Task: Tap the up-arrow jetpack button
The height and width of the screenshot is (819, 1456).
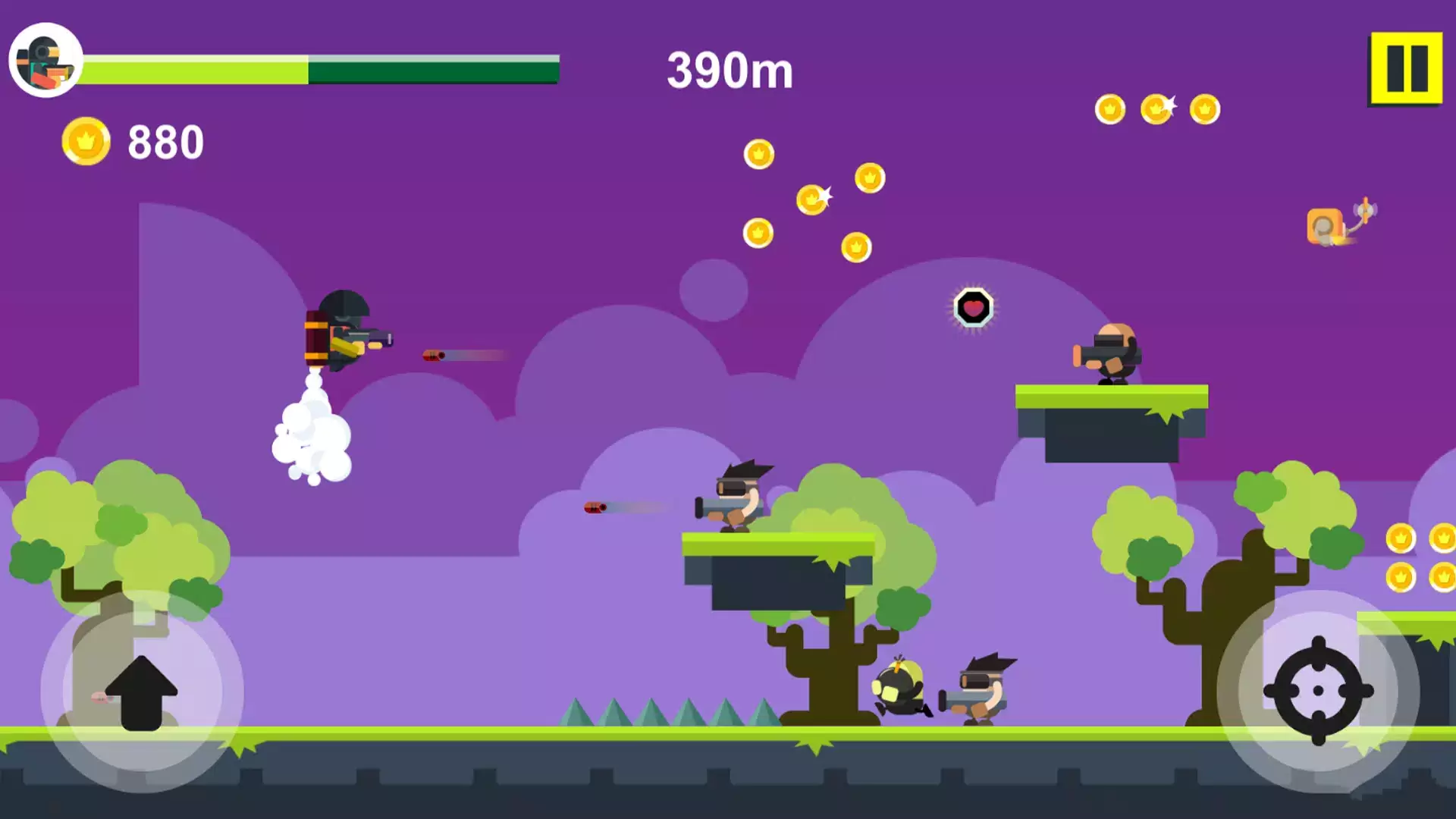Action: click(142, 692)
